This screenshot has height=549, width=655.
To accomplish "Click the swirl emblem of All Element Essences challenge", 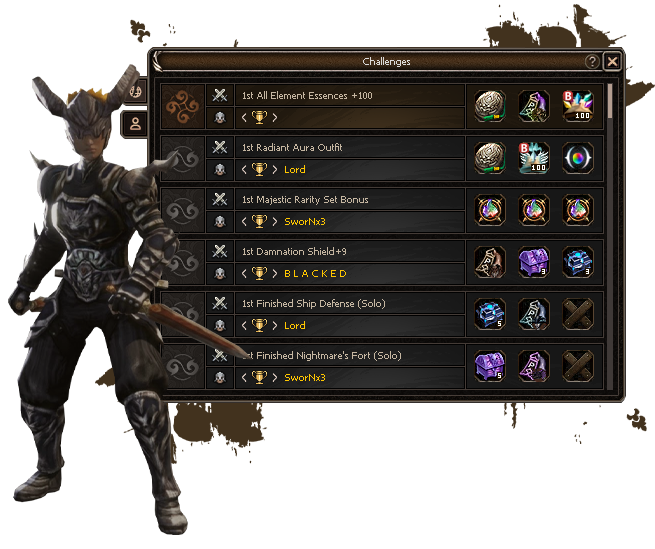I will click(184, 107).
